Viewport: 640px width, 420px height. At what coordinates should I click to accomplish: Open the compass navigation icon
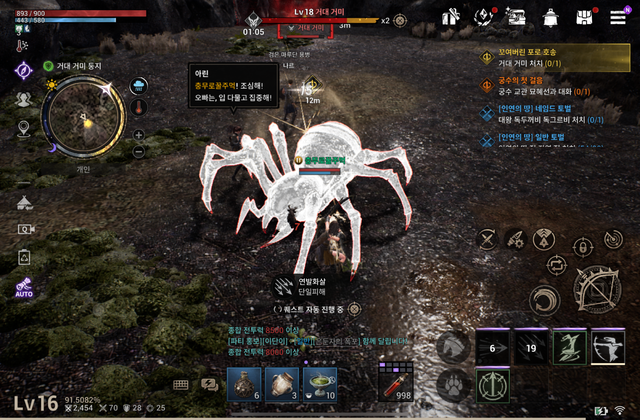(x=23, y=70)
